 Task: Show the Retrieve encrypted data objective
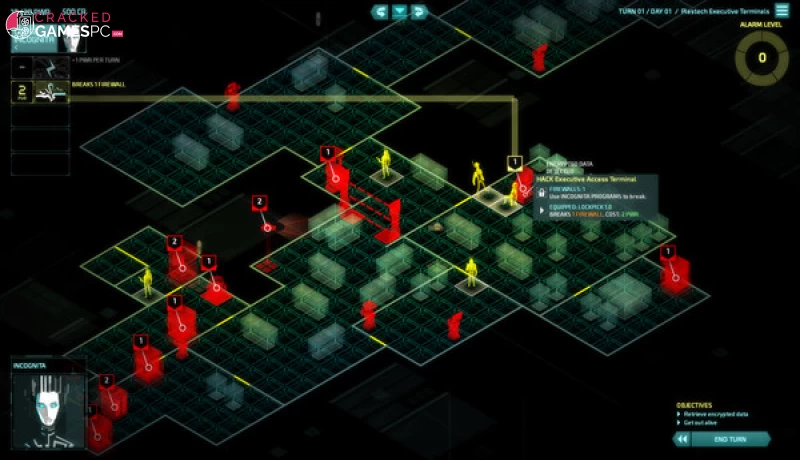pos(714,413)
